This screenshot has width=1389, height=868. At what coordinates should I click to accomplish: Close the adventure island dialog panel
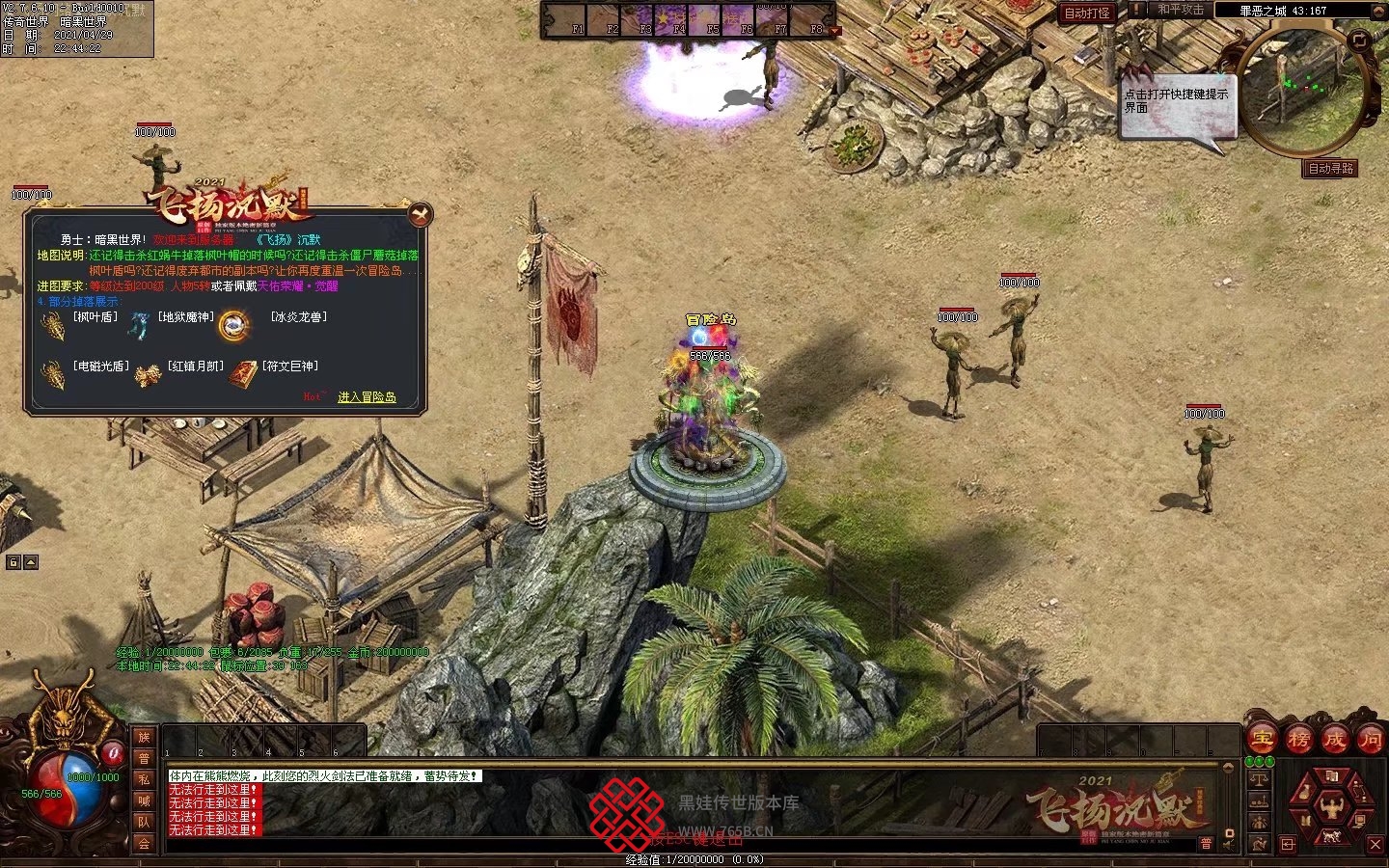pyautogui.click(x=420, y=214)
